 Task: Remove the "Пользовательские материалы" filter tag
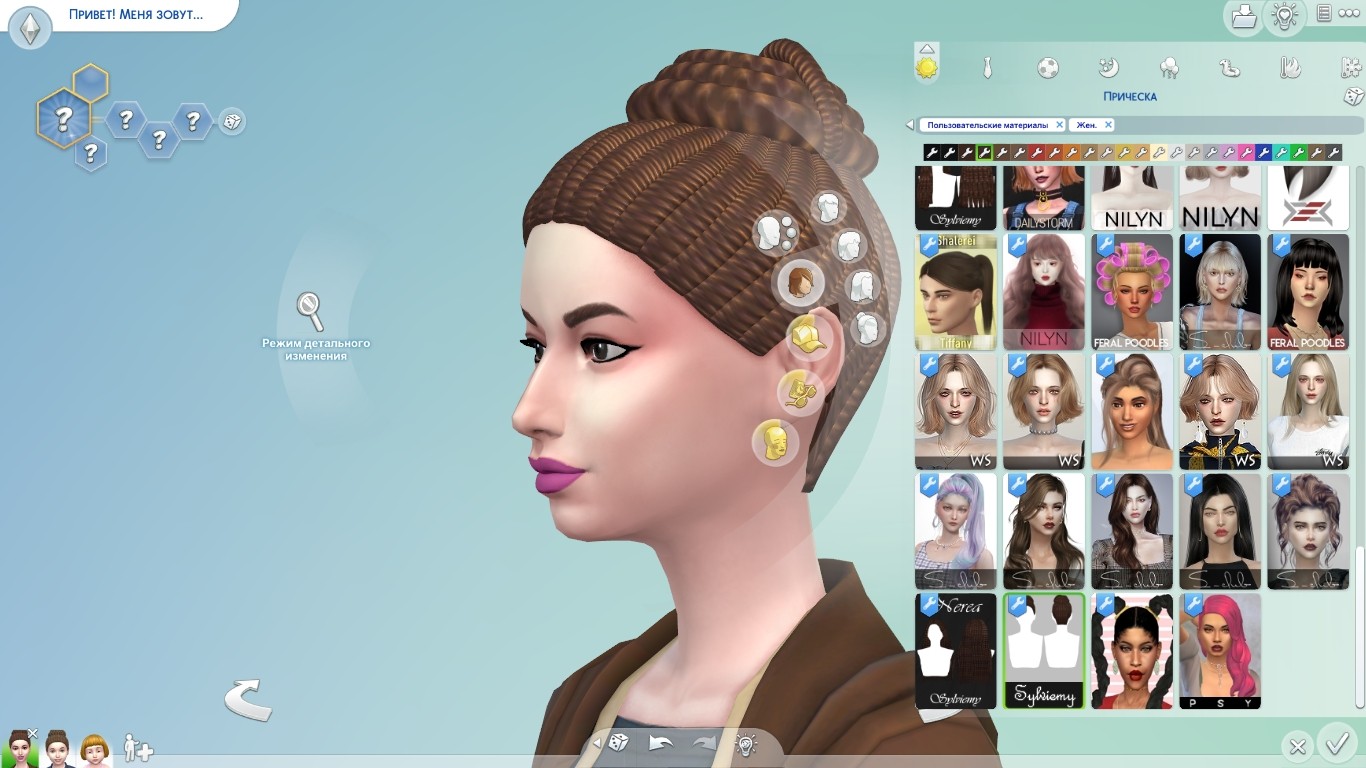coord(1059,125)
